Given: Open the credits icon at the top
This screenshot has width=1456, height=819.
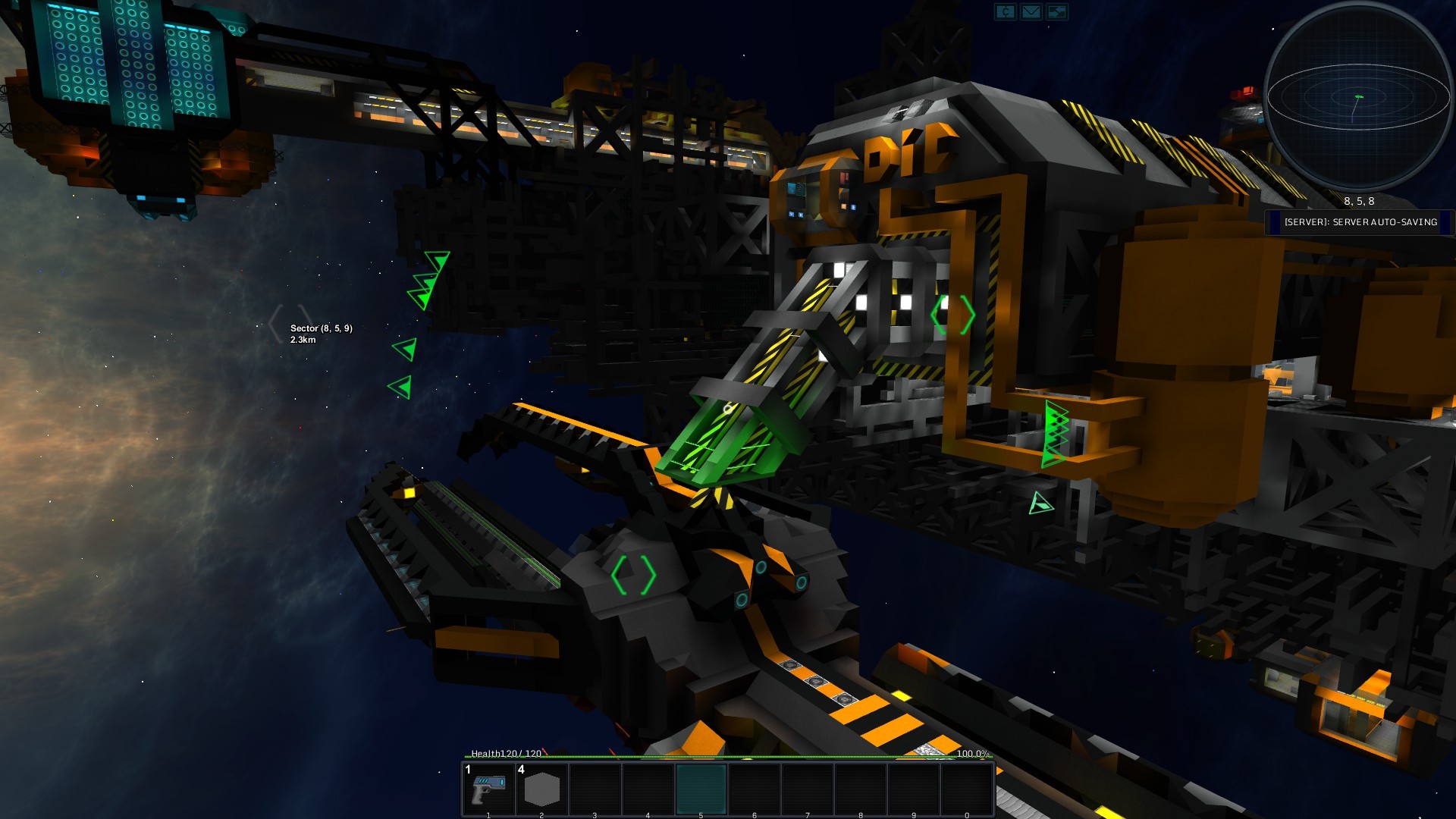Looking at the screenshot, I should (1005, 12).
